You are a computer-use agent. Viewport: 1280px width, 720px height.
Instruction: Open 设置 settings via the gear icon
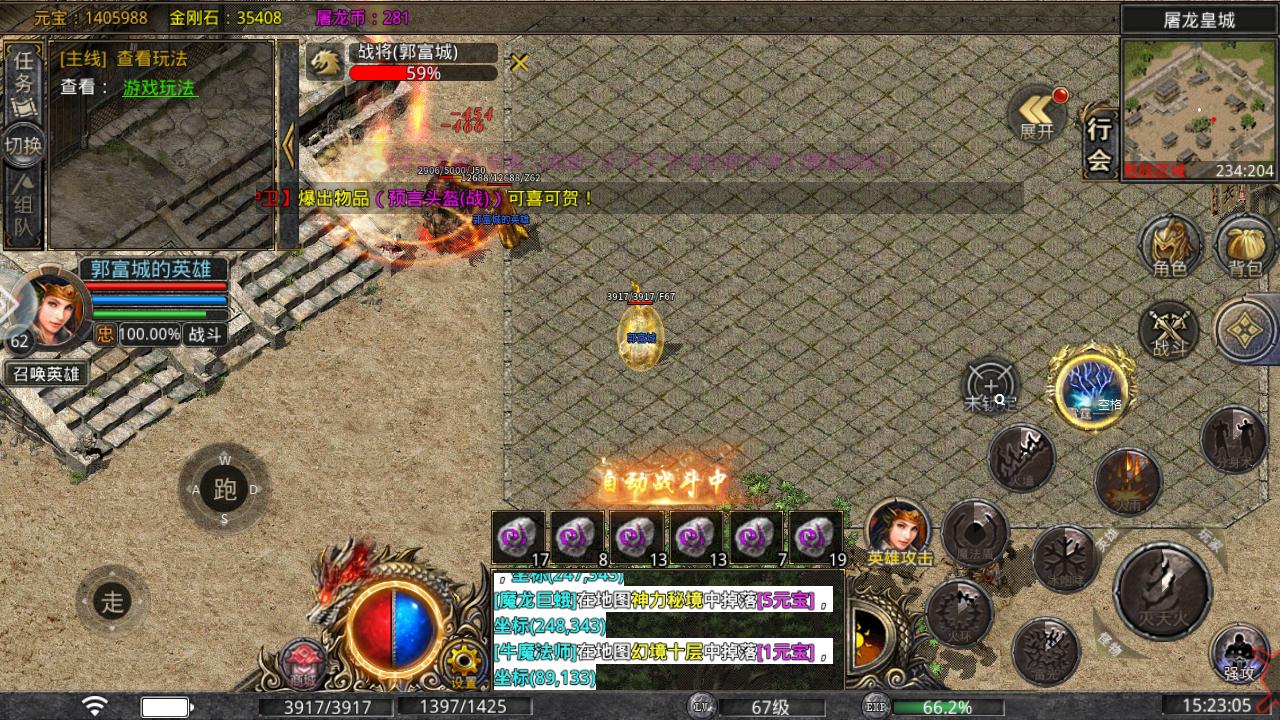(463, 663)
